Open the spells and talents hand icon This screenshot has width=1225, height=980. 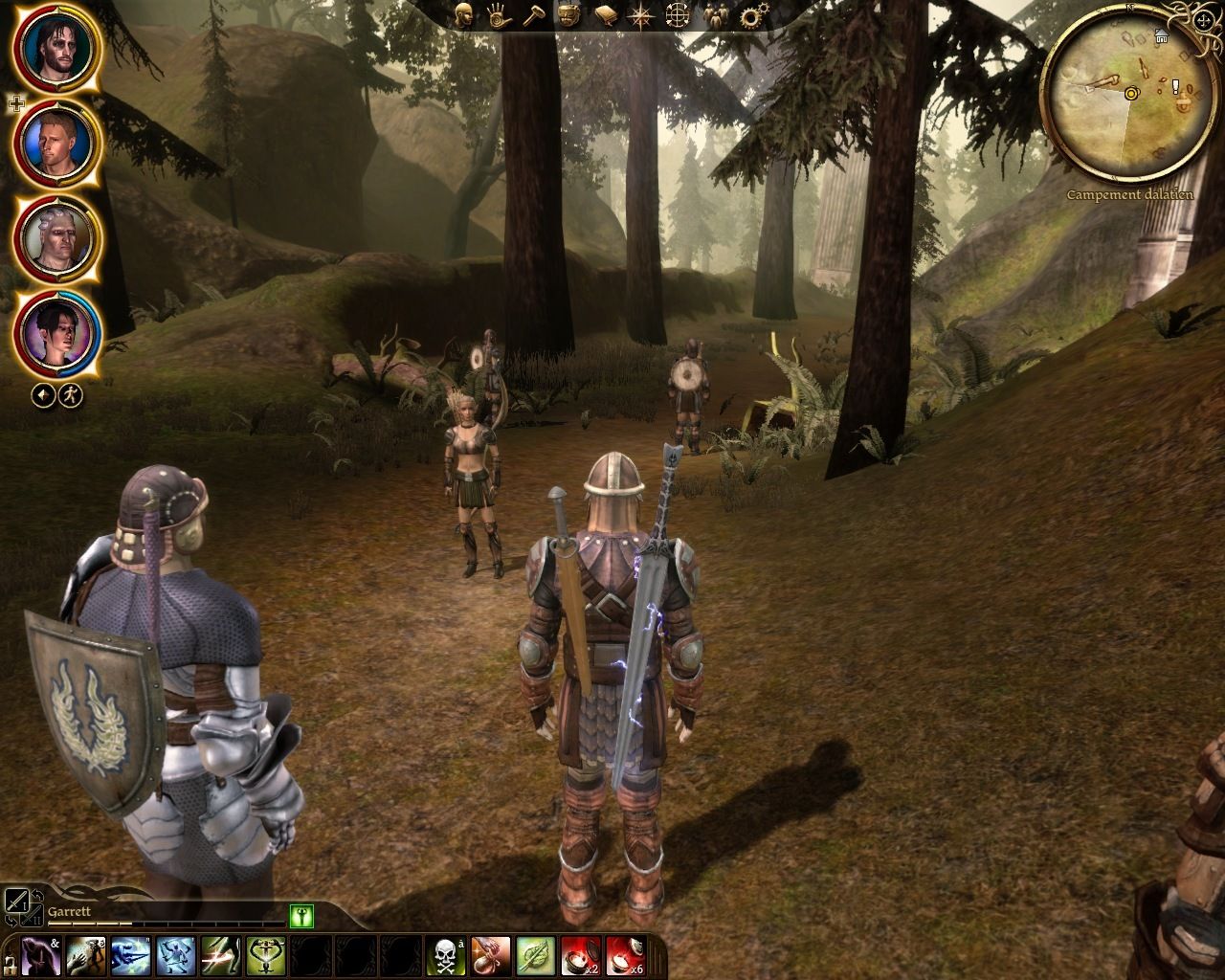pos(500,17)
